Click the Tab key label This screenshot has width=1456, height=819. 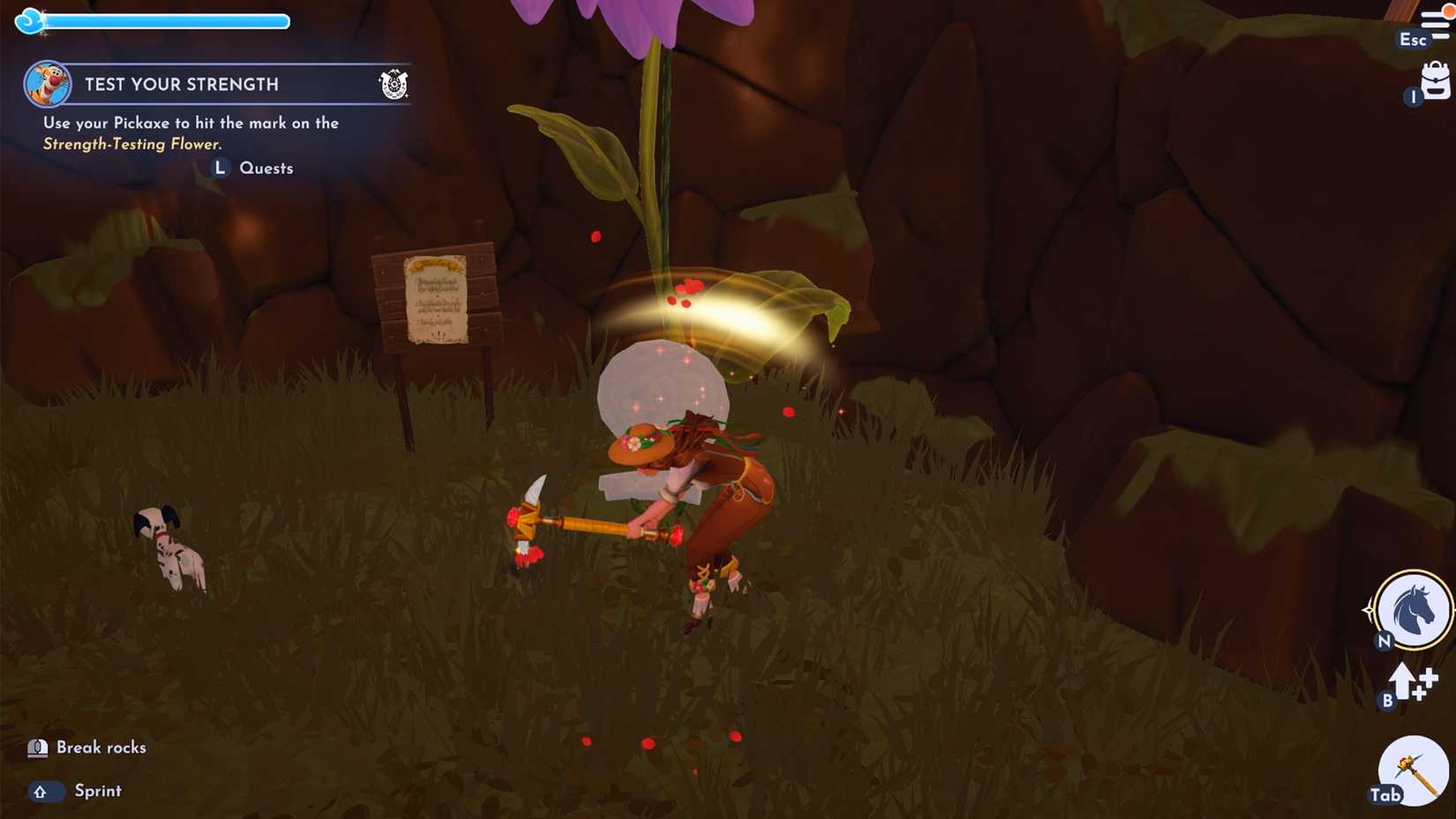[1388, 795]
